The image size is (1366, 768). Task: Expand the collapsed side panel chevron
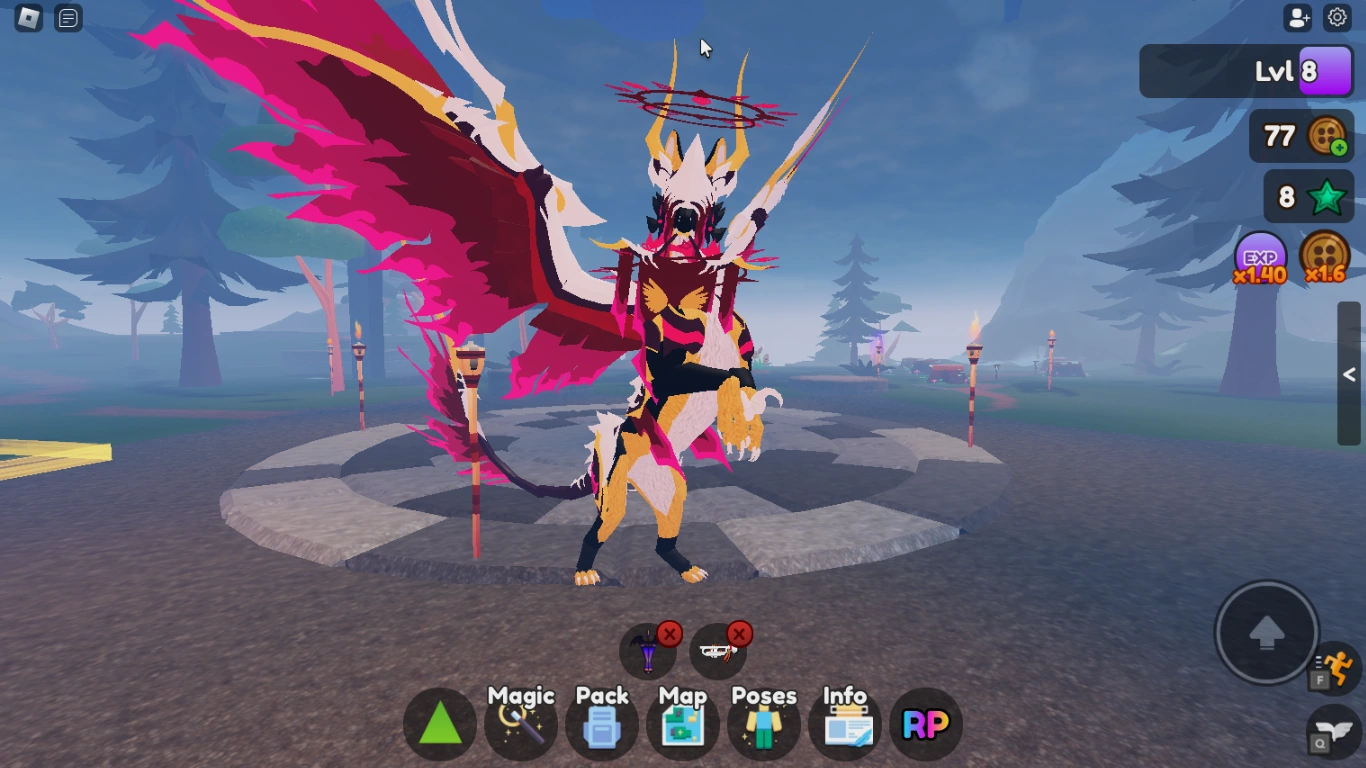(x=1348, y=374)
